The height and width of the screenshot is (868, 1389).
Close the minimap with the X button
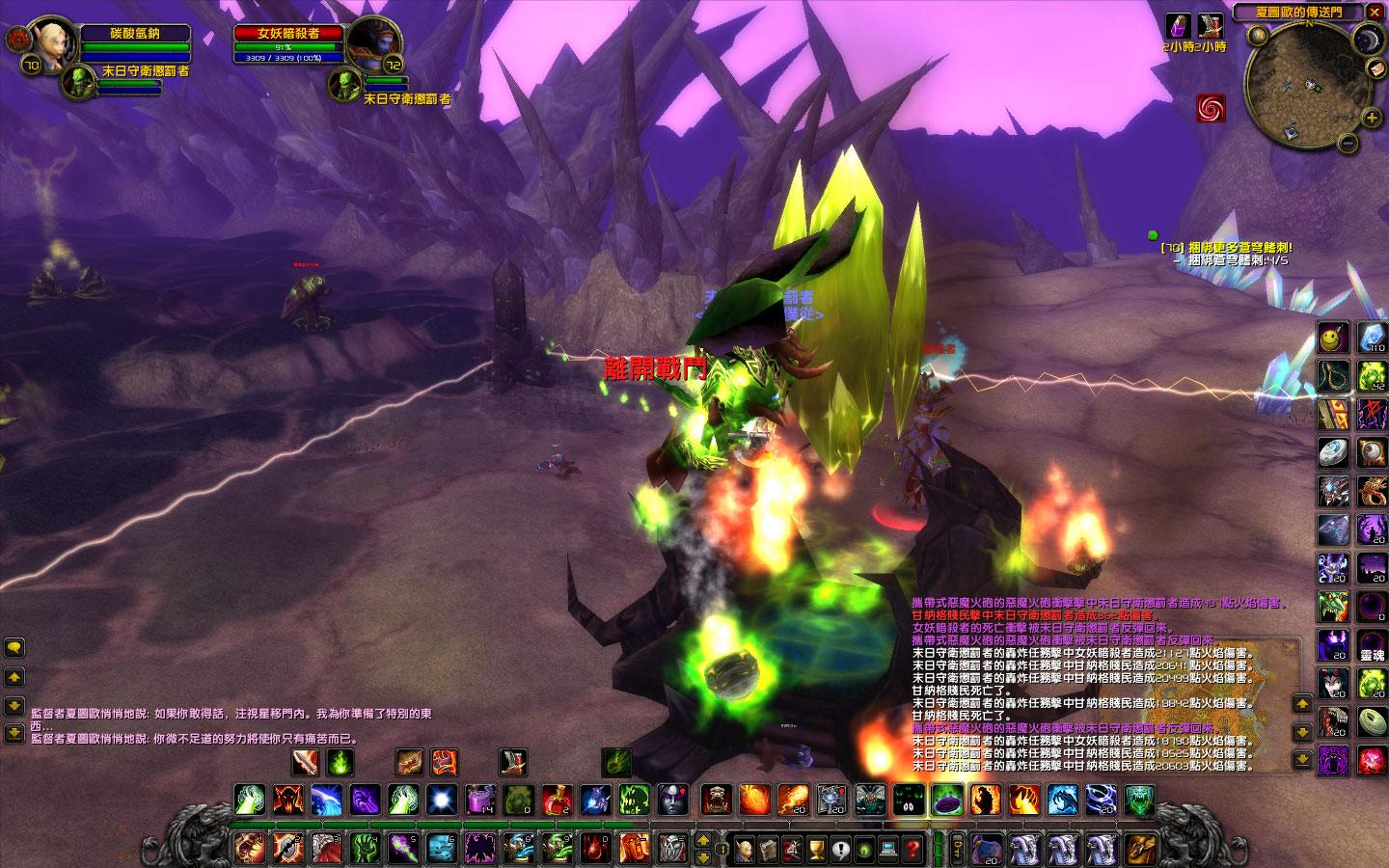click(1375, 13)
